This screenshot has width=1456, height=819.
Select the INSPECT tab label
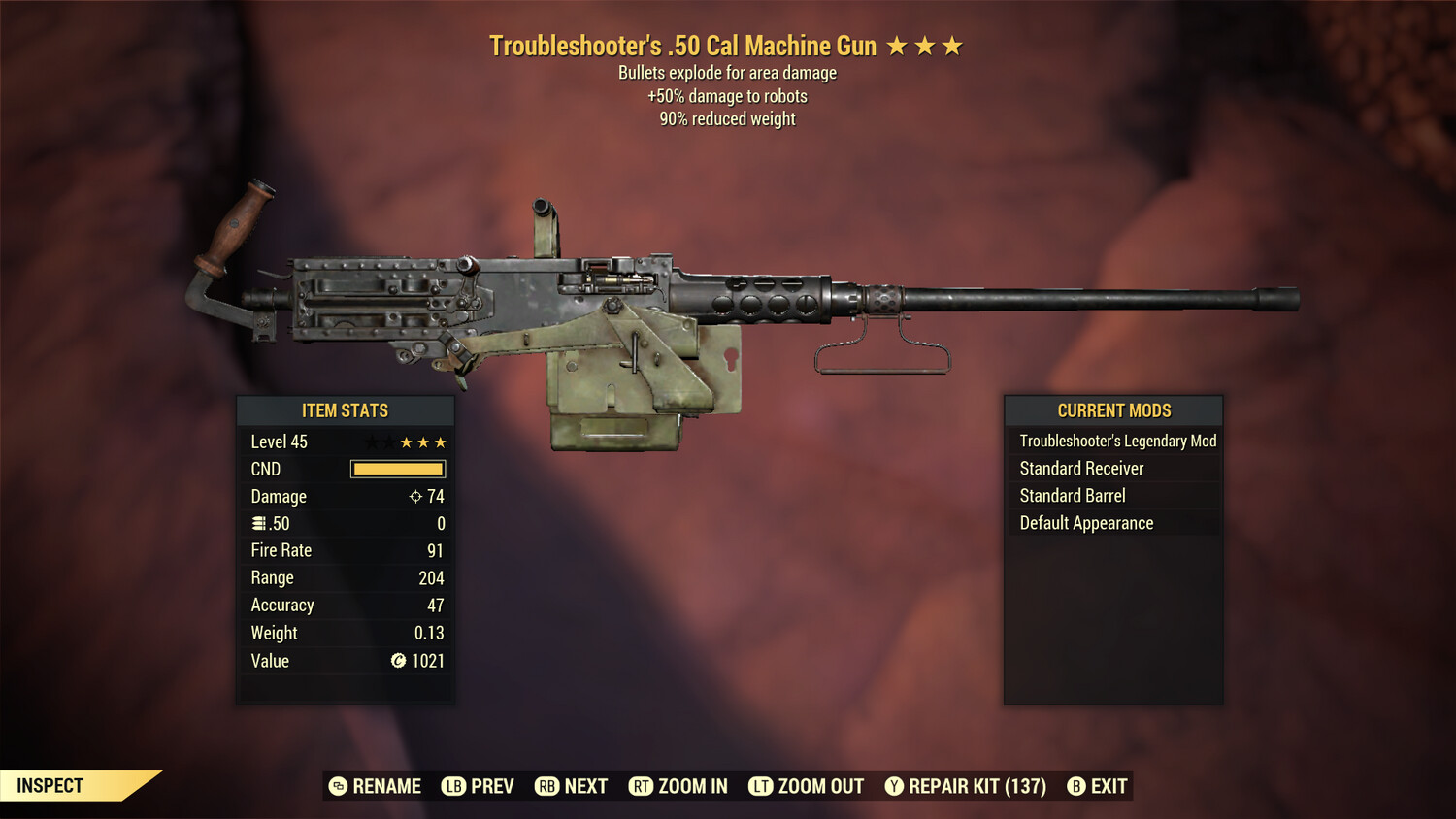point(50,786)
